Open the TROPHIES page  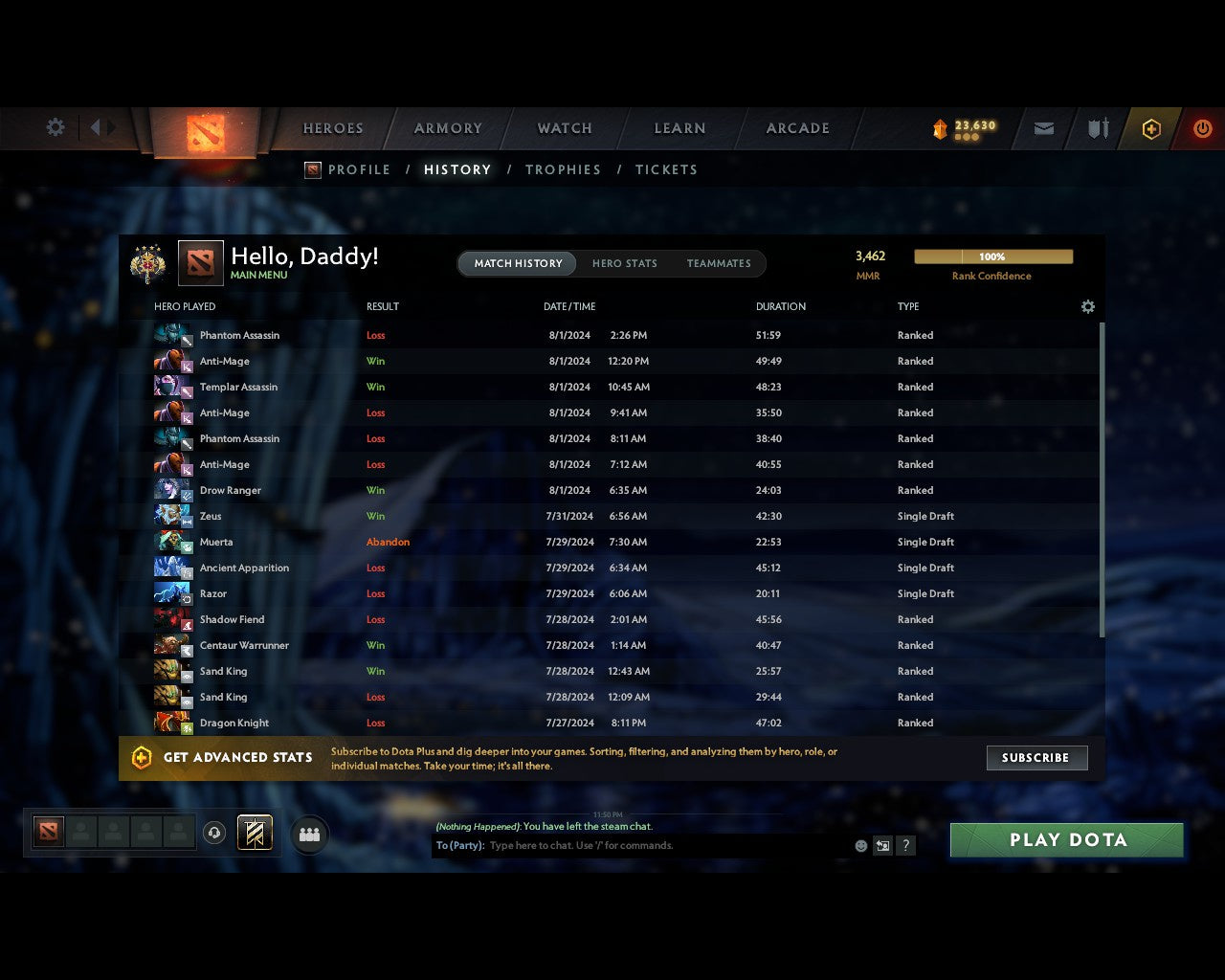(x=563, y=169)
